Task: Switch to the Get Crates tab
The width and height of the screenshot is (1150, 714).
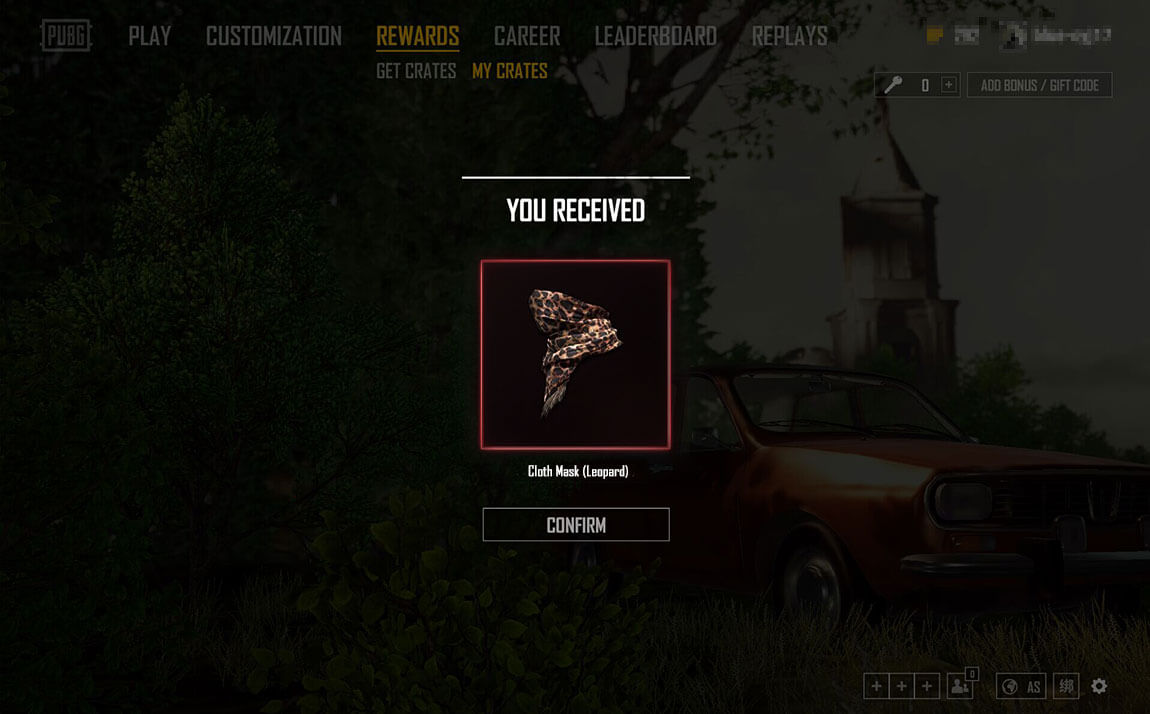Action: pyautogui.click(x=416, y=71)
